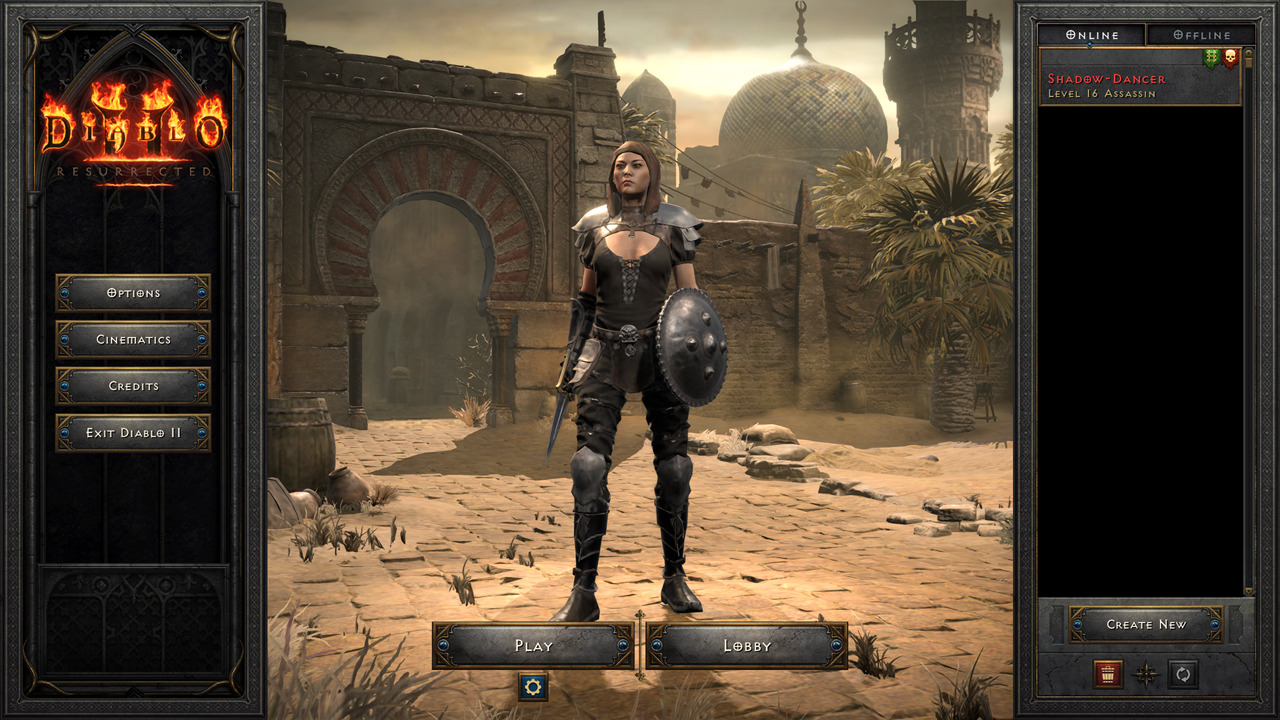Open the Lobby
This screenshot has width=1280, height=720.
747,646
